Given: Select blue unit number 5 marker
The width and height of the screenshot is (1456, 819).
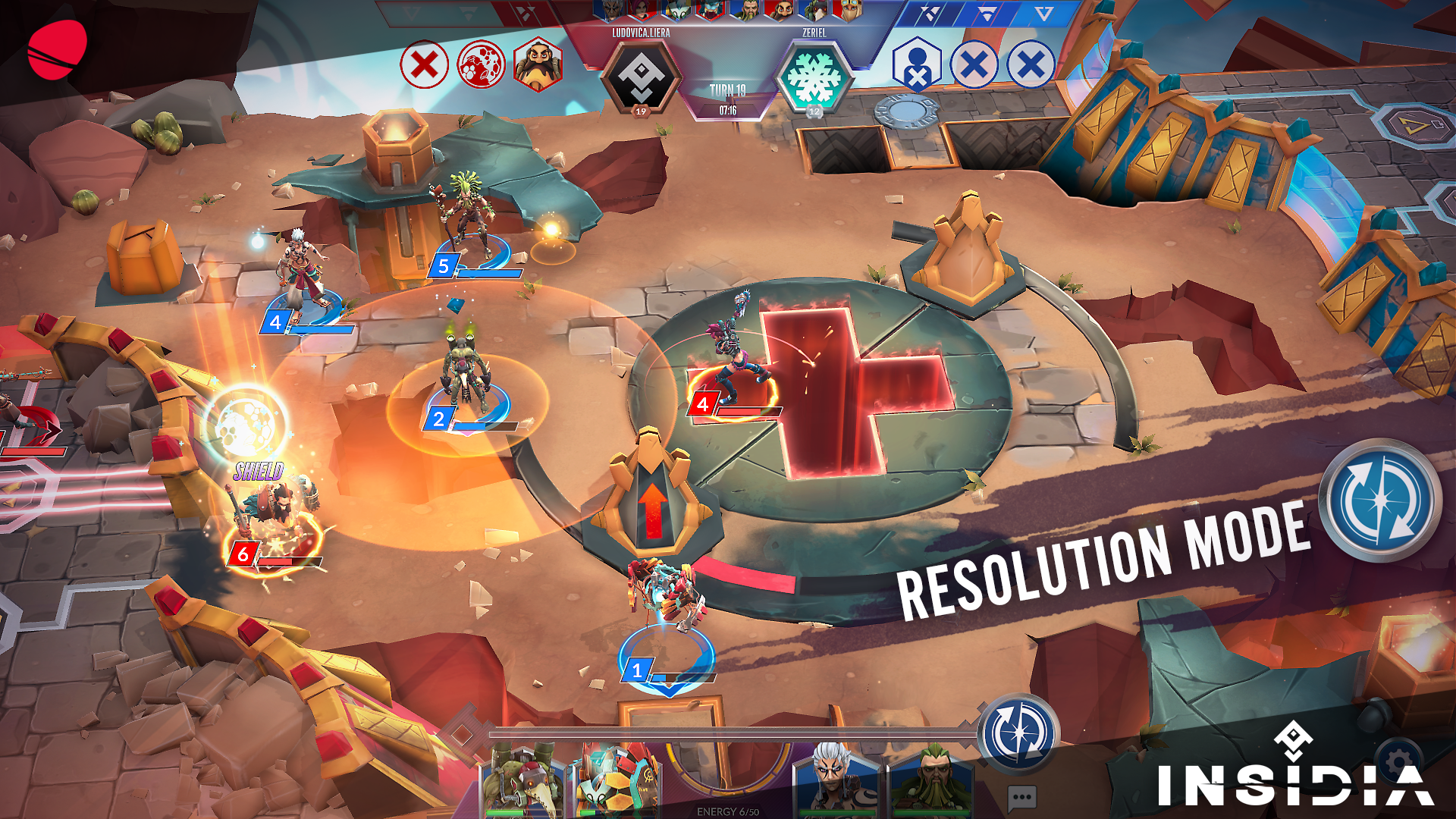Looking at the screenshot, I should tap(444, 266).
